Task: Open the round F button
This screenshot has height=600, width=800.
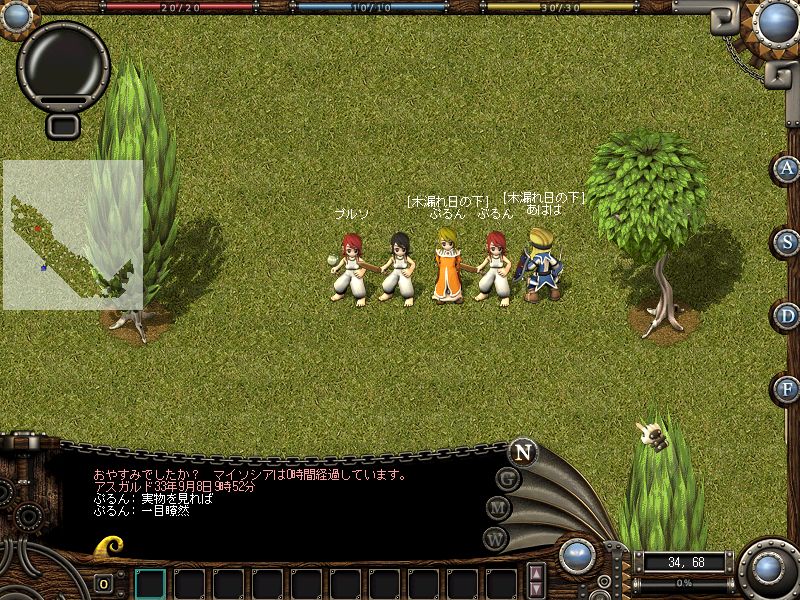Action: (x=788, y=388)
